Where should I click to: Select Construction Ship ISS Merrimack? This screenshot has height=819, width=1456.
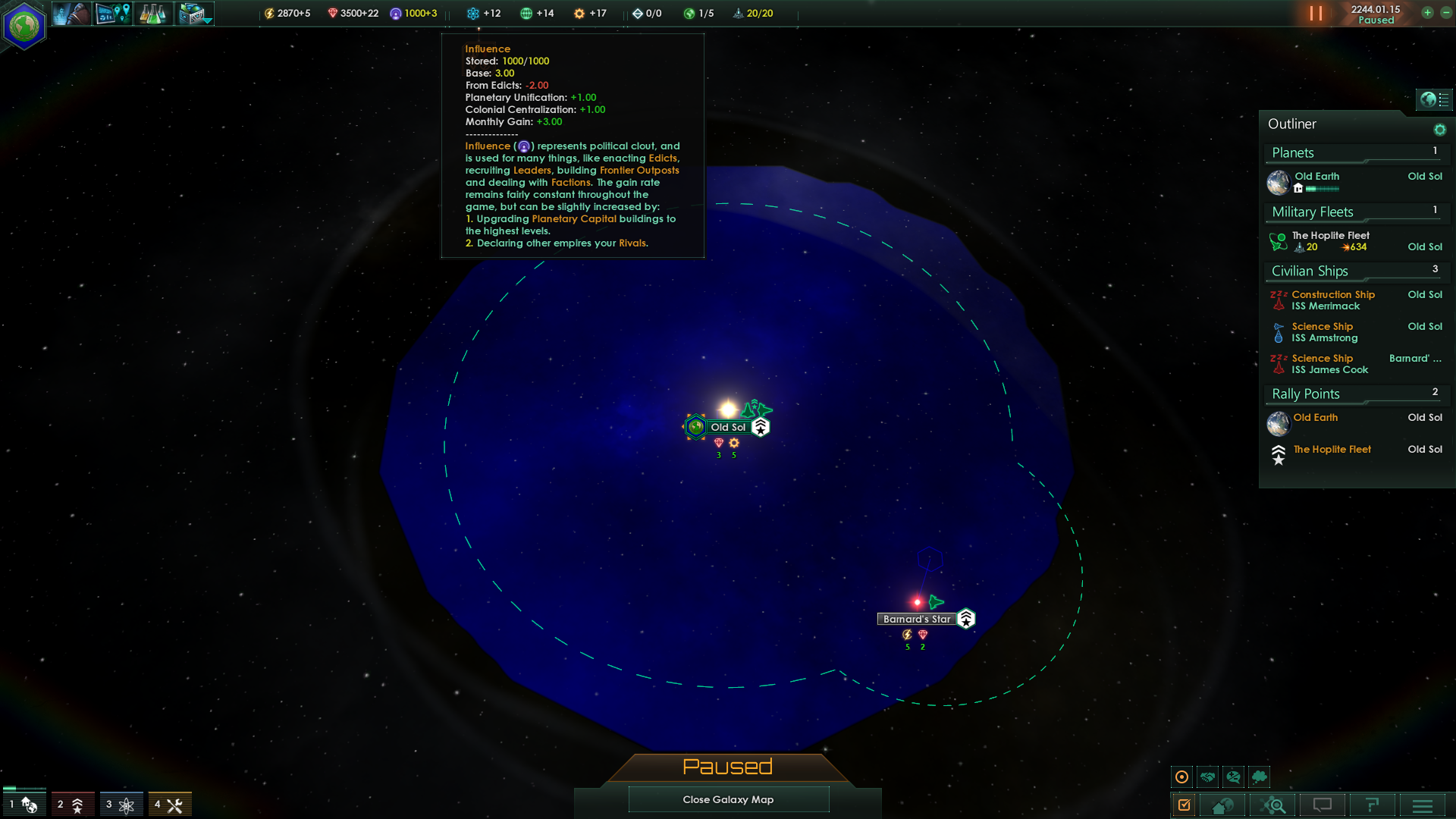pos(1332,300)
